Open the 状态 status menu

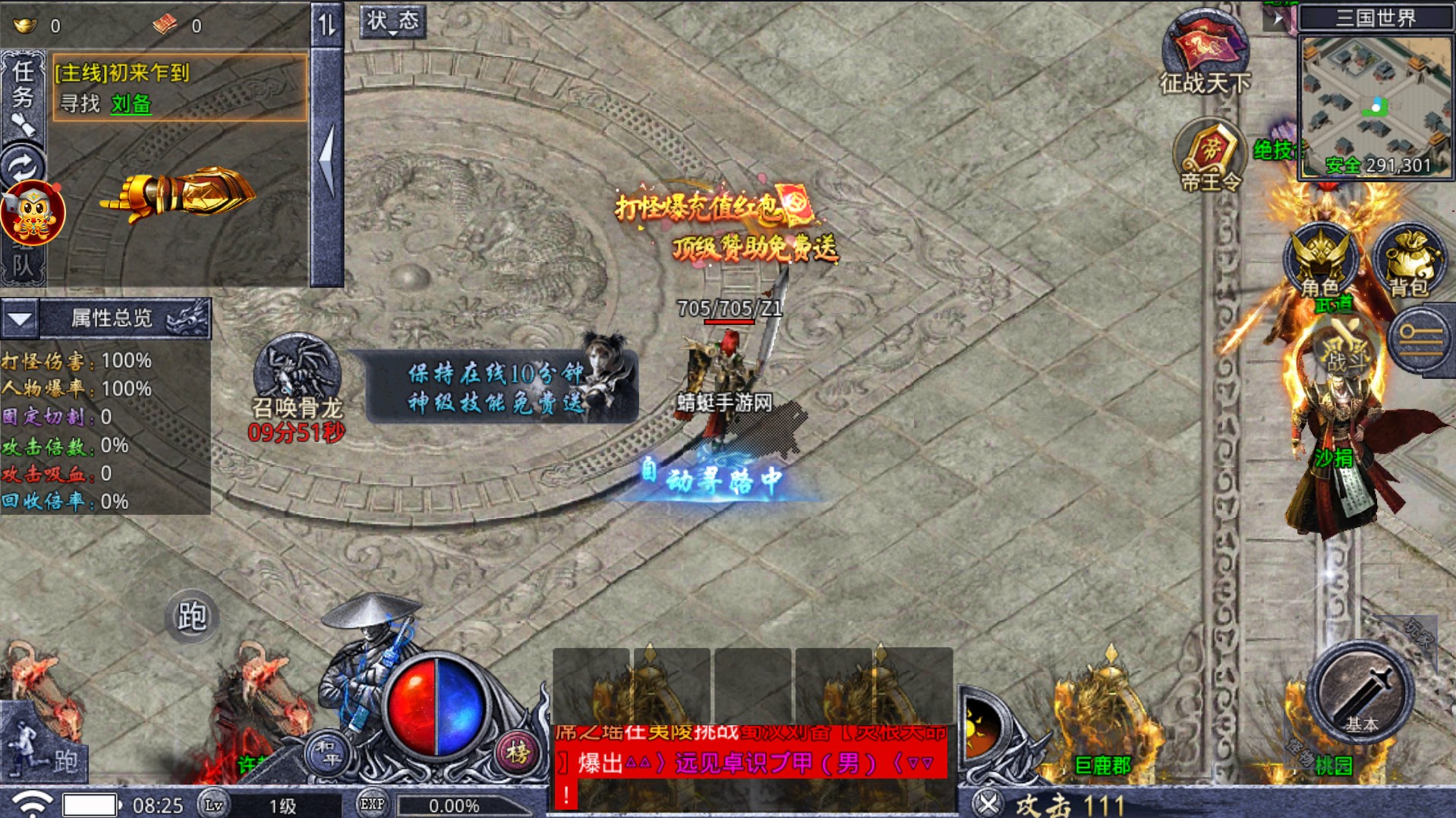tap(395, 23)
